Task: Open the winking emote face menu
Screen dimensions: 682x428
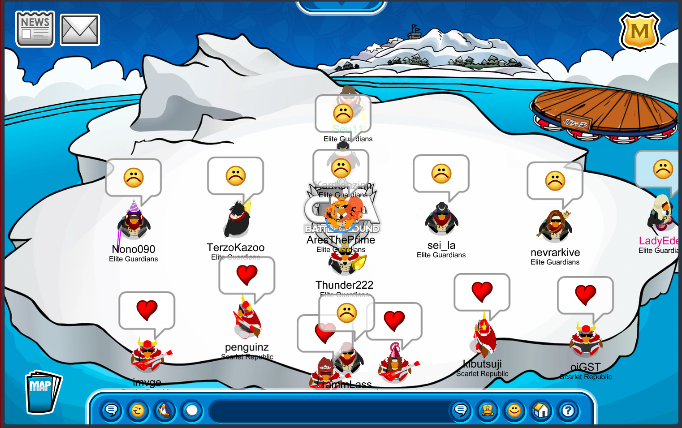Action: pyautogui.click(x=138, y=410)
